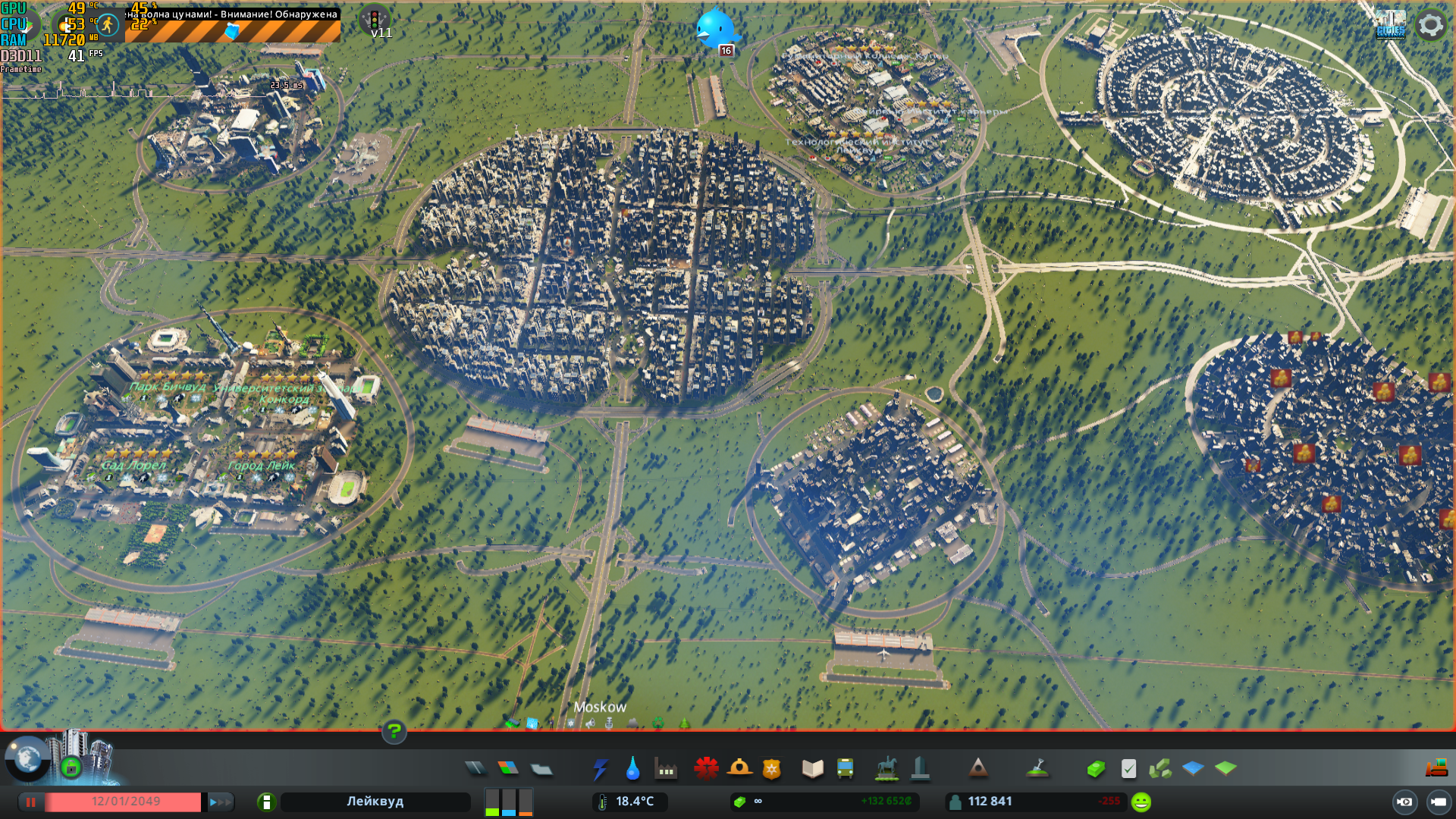This screenshot has height=819, width=1456.
Task: Open the green question mark advisor
Action: coord(394,731)
